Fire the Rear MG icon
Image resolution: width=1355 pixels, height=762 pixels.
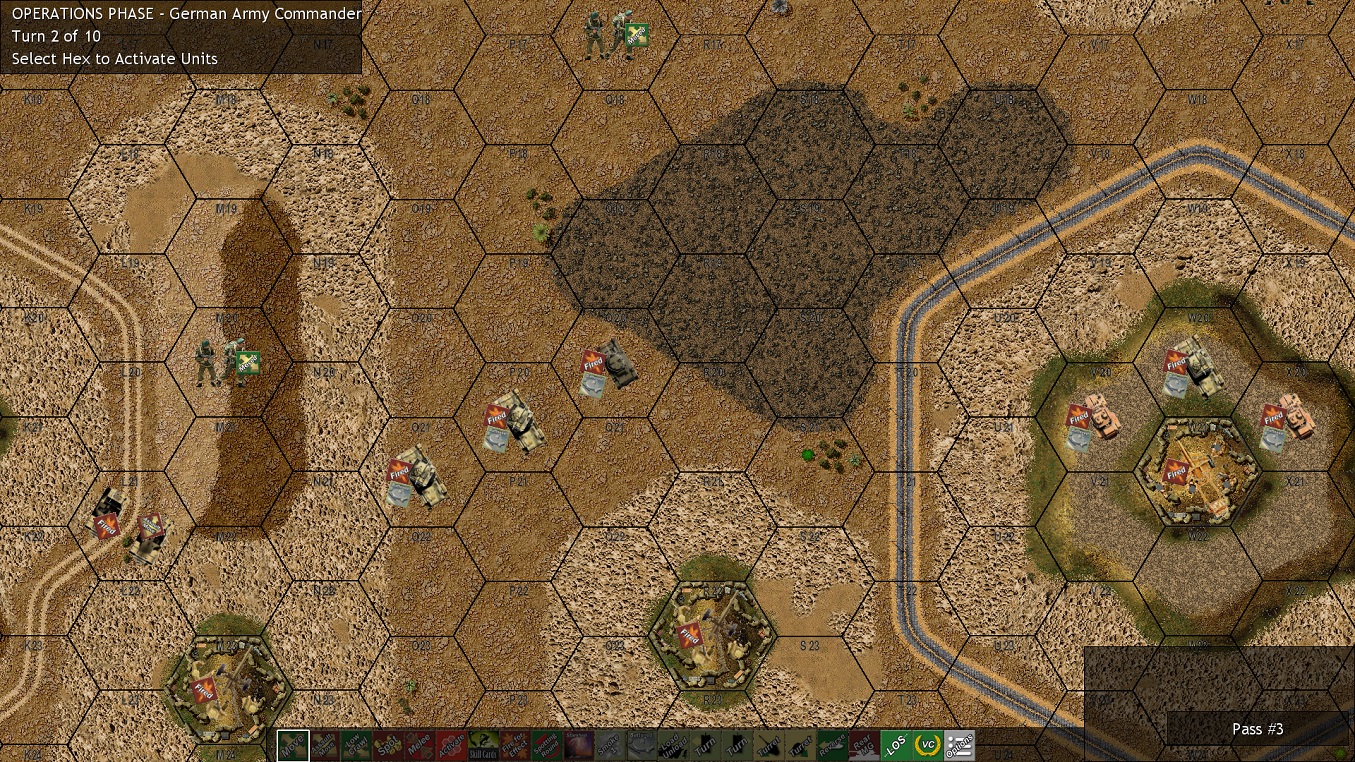863,745
